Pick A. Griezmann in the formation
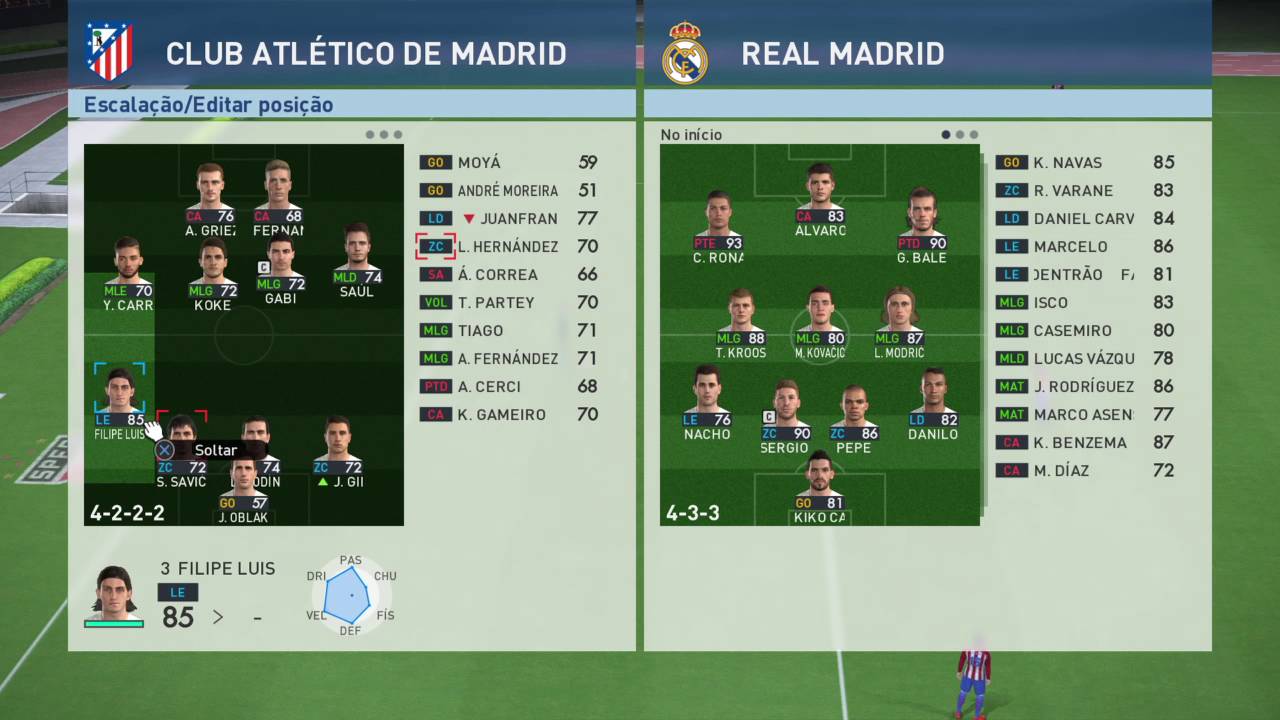This screenshot has width=1280, height=720. (x=210, y=195)
